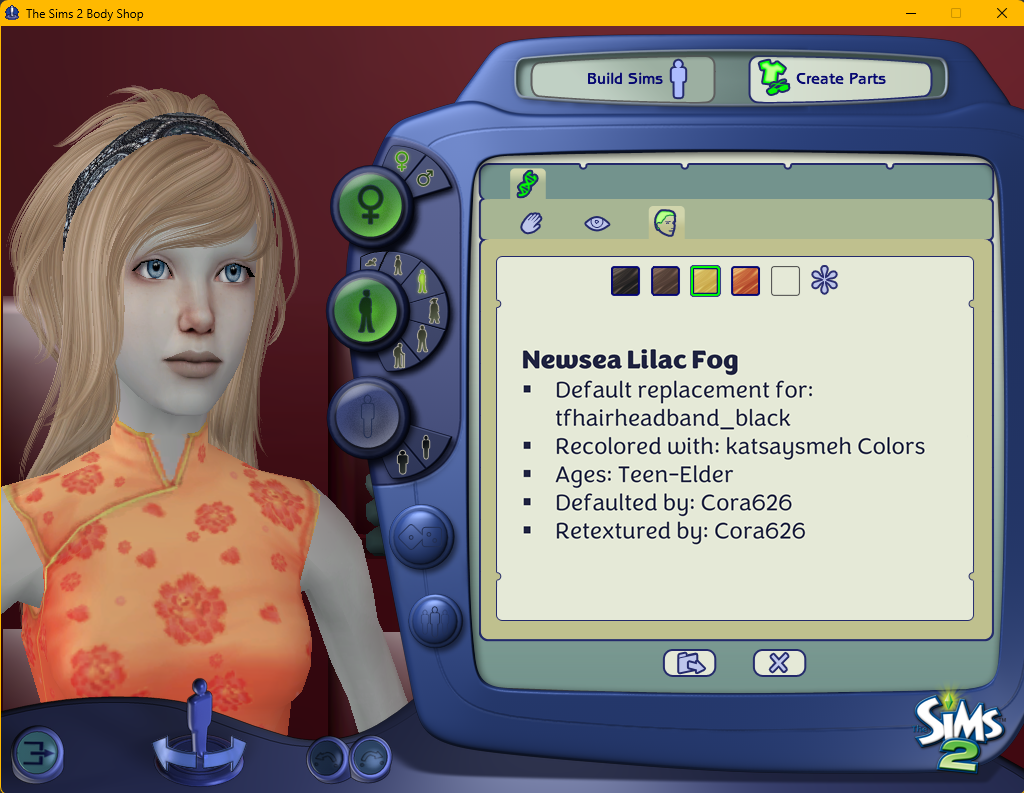This screenshot has height=793, width=1024.
Task: Close the Sims 2 Body Shop window
Action: click(x=1001, y=13)
